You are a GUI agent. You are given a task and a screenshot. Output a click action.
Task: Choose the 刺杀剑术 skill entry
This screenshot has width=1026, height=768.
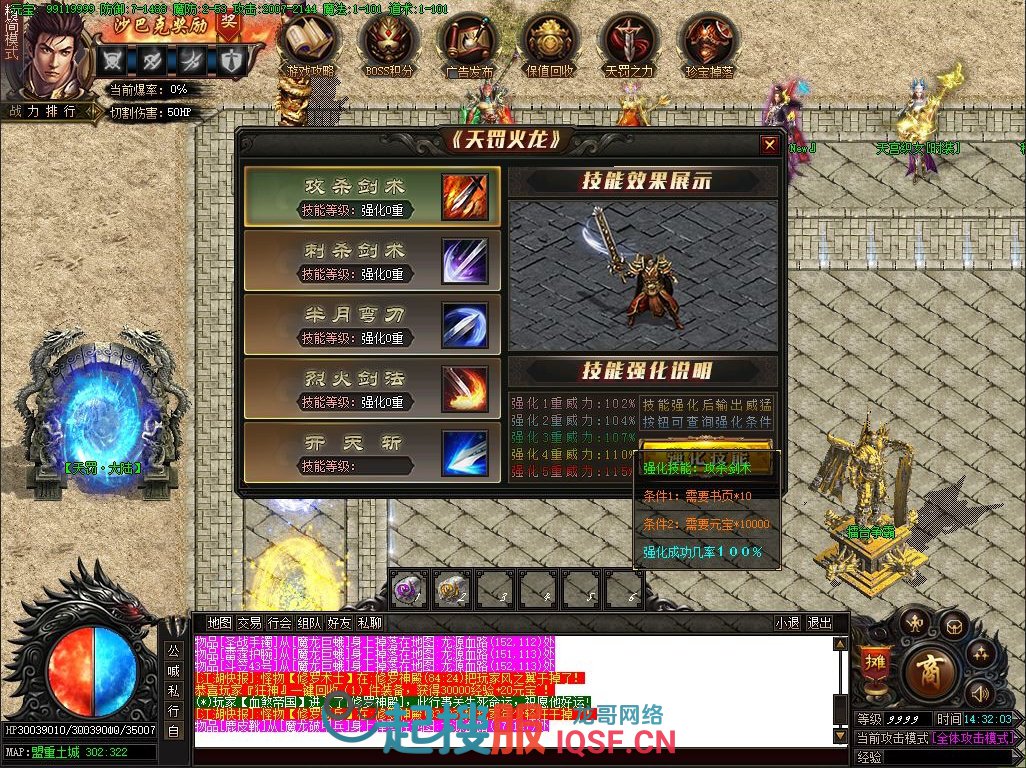click(x=372, y=261)
